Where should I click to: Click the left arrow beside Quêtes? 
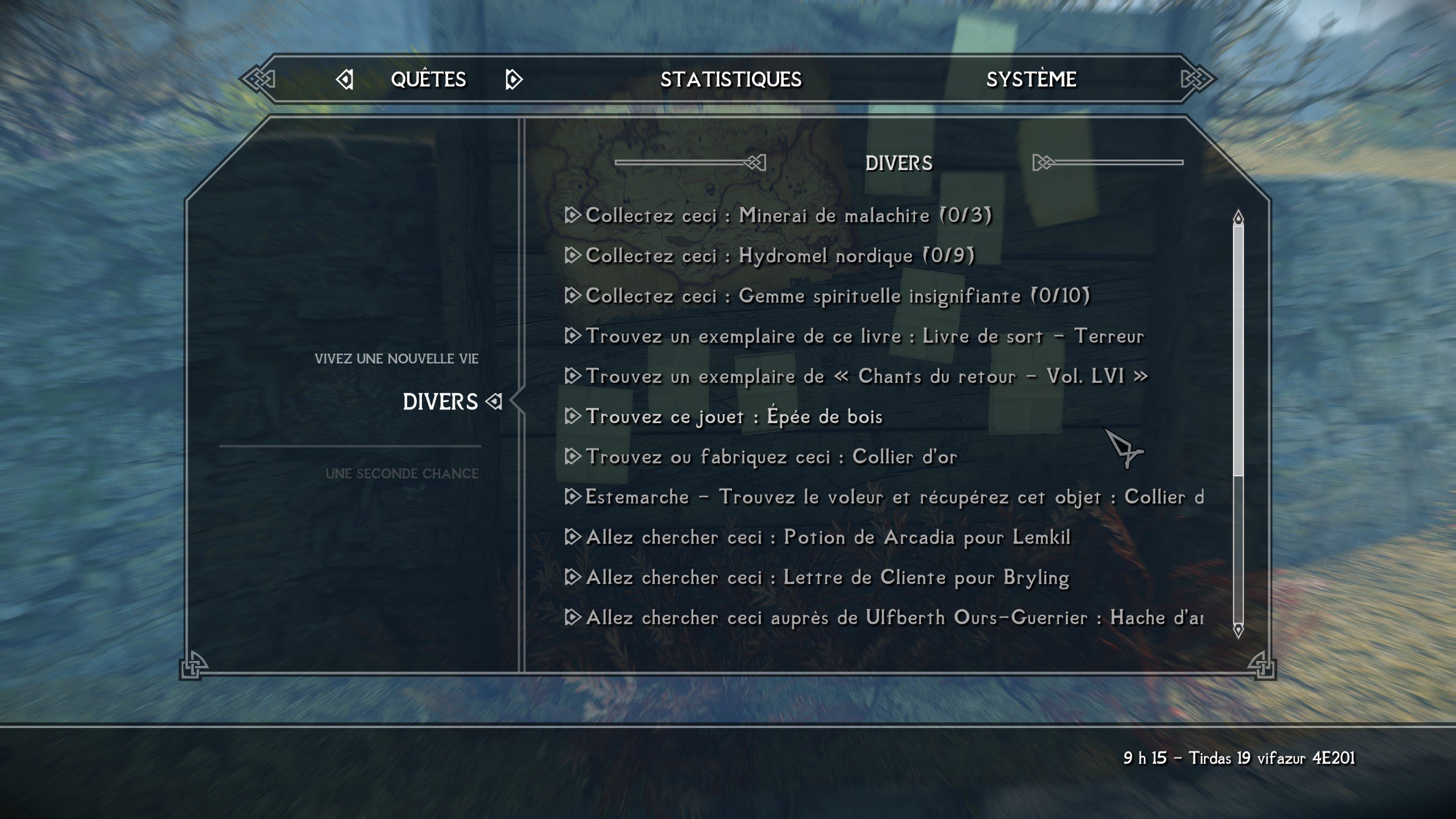(x=345, y=80)
